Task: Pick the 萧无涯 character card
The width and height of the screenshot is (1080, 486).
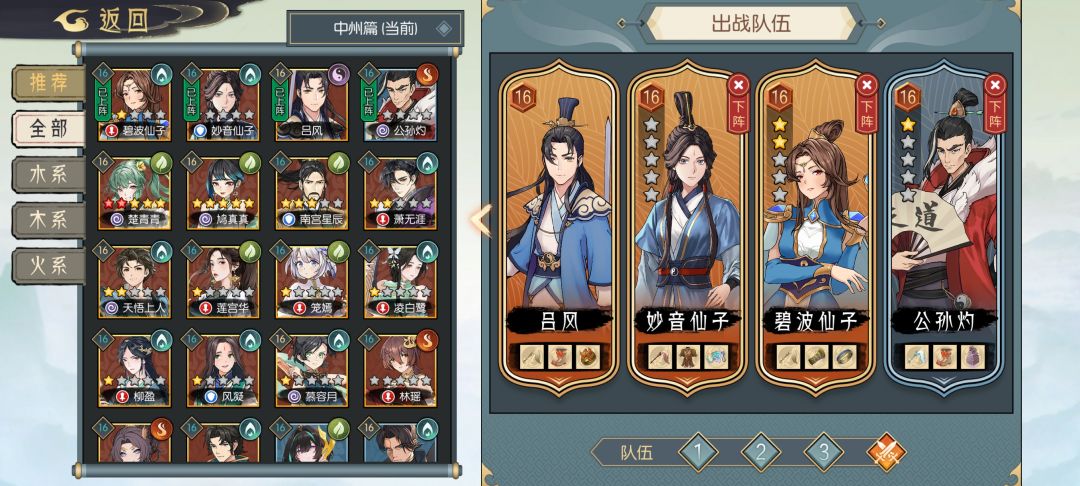Action: coord(399,191)
